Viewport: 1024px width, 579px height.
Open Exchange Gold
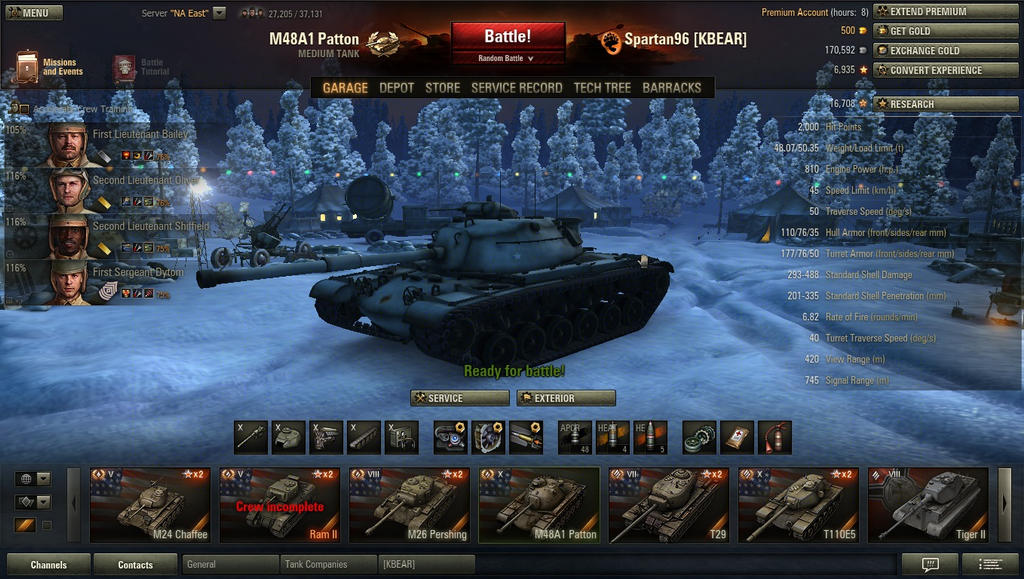(x=933, y=51)
